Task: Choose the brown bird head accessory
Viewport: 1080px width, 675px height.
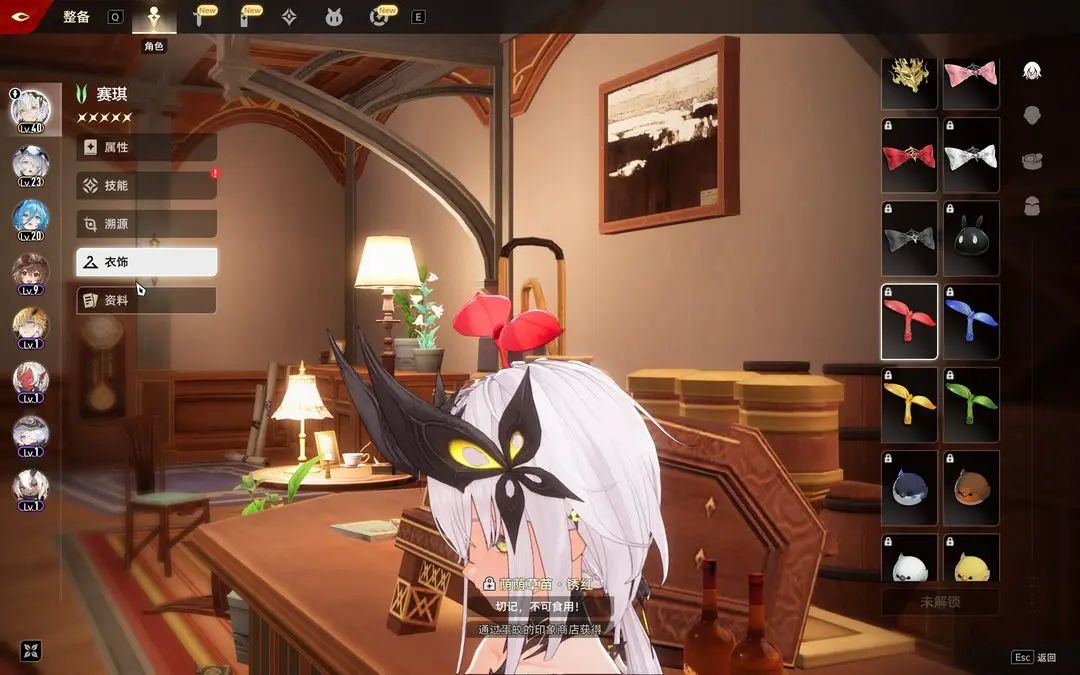Action: tap(971, 487)
